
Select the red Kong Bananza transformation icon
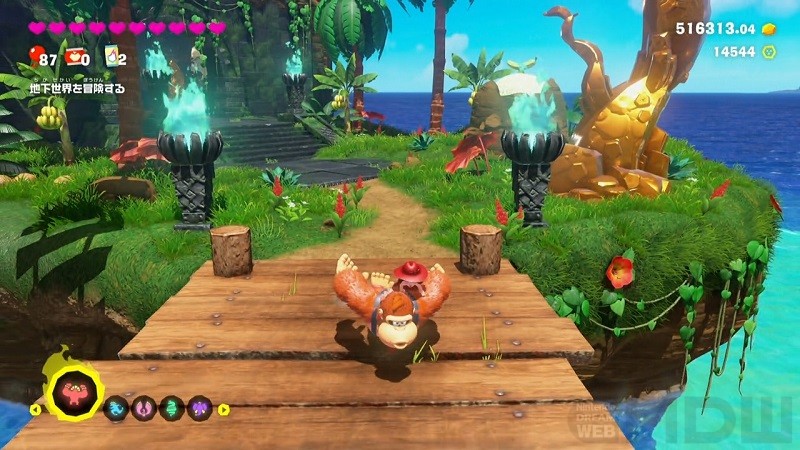[x=73, y=393]
